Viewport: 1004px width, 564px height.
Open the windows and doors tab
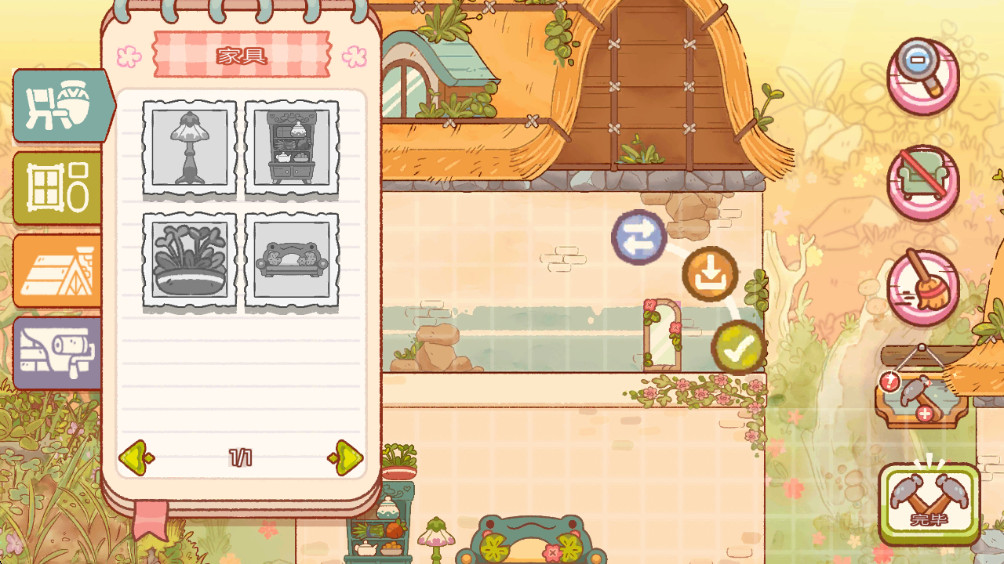pyautogui.click(x=56, y=188)
